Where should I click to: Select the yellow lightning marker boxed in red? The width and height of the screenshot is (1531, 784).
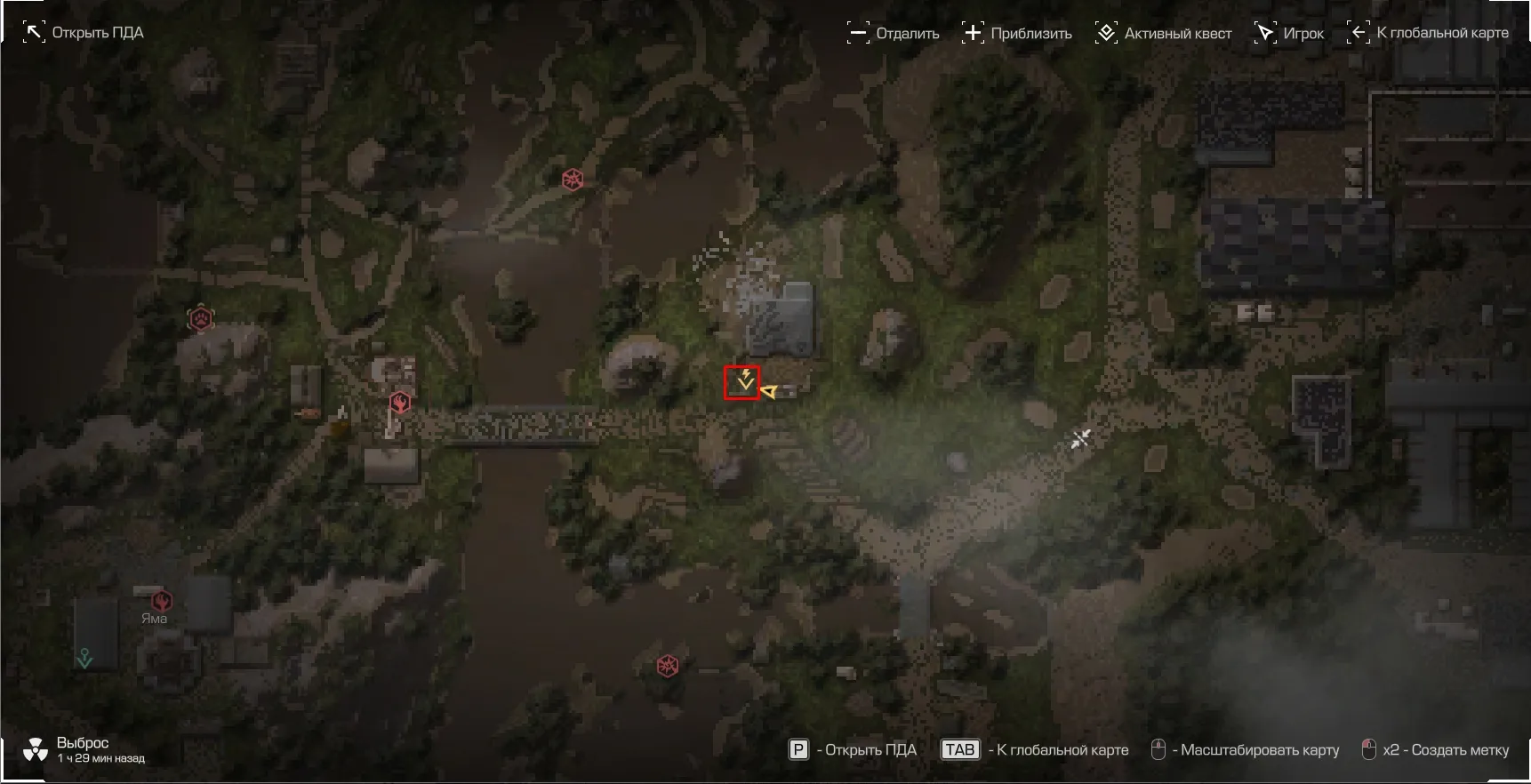(743, 382)
